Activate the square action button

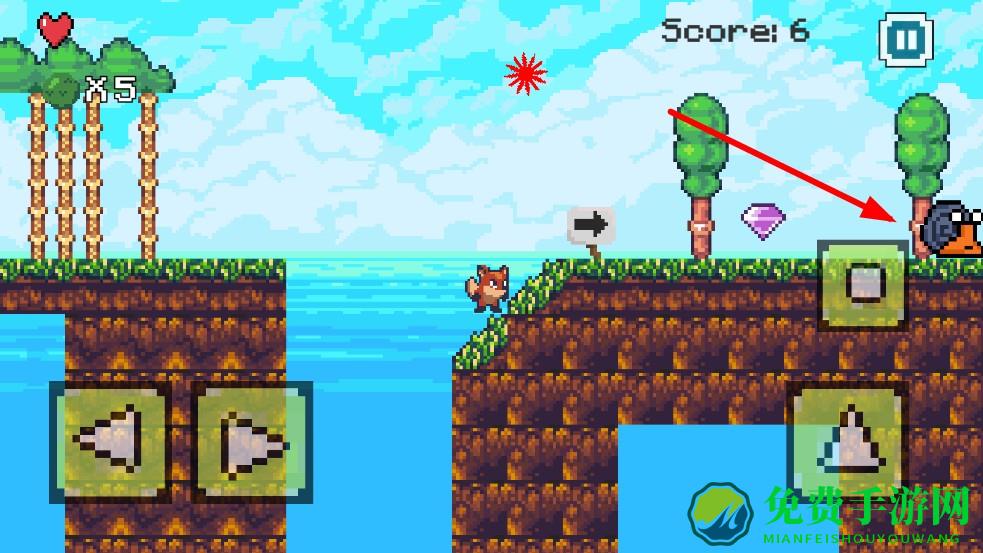point(863,285)
